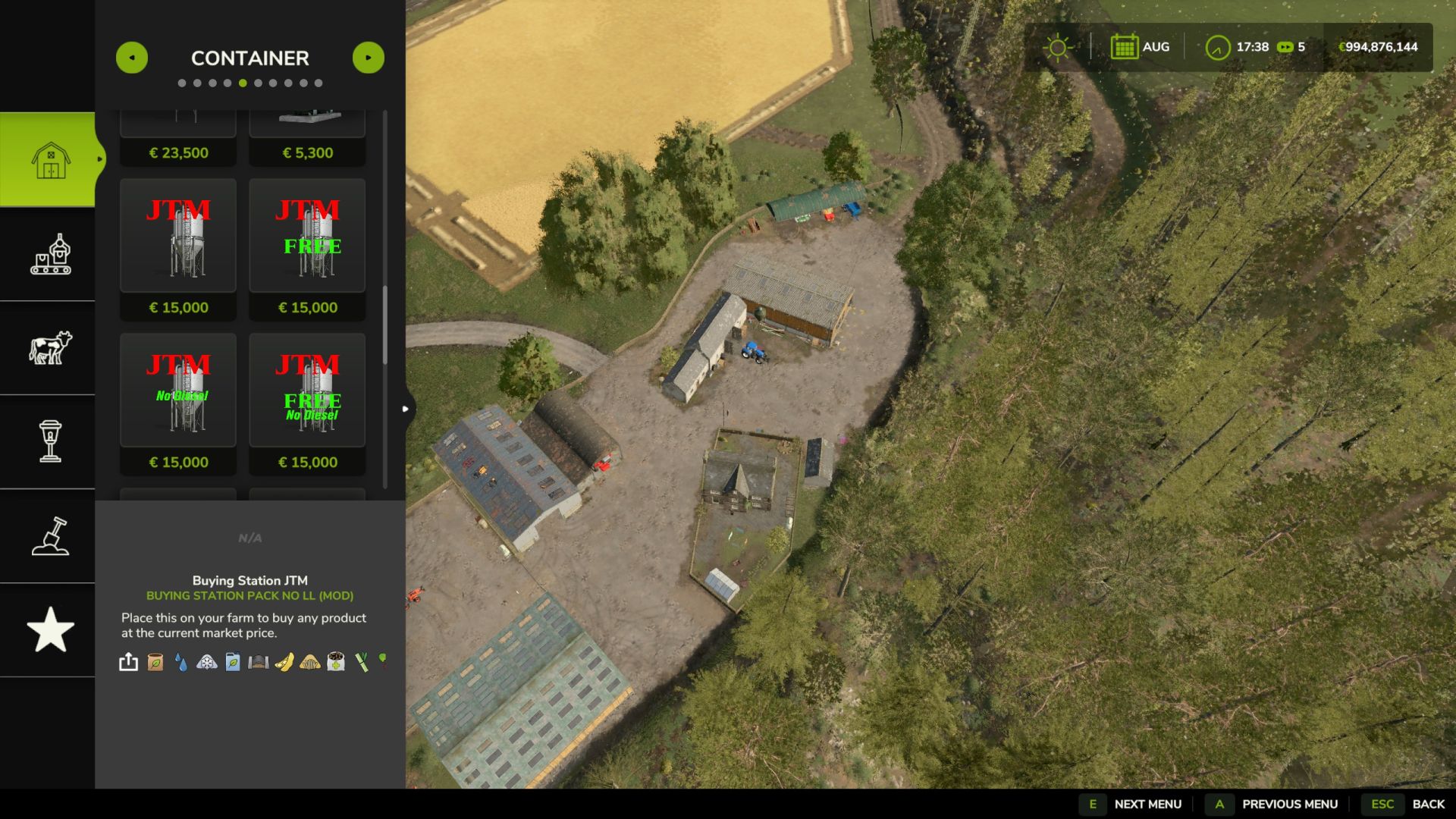The image size is (1456, 819).
Task: Switch to the Animals cow category
Action: click(49, 348)
